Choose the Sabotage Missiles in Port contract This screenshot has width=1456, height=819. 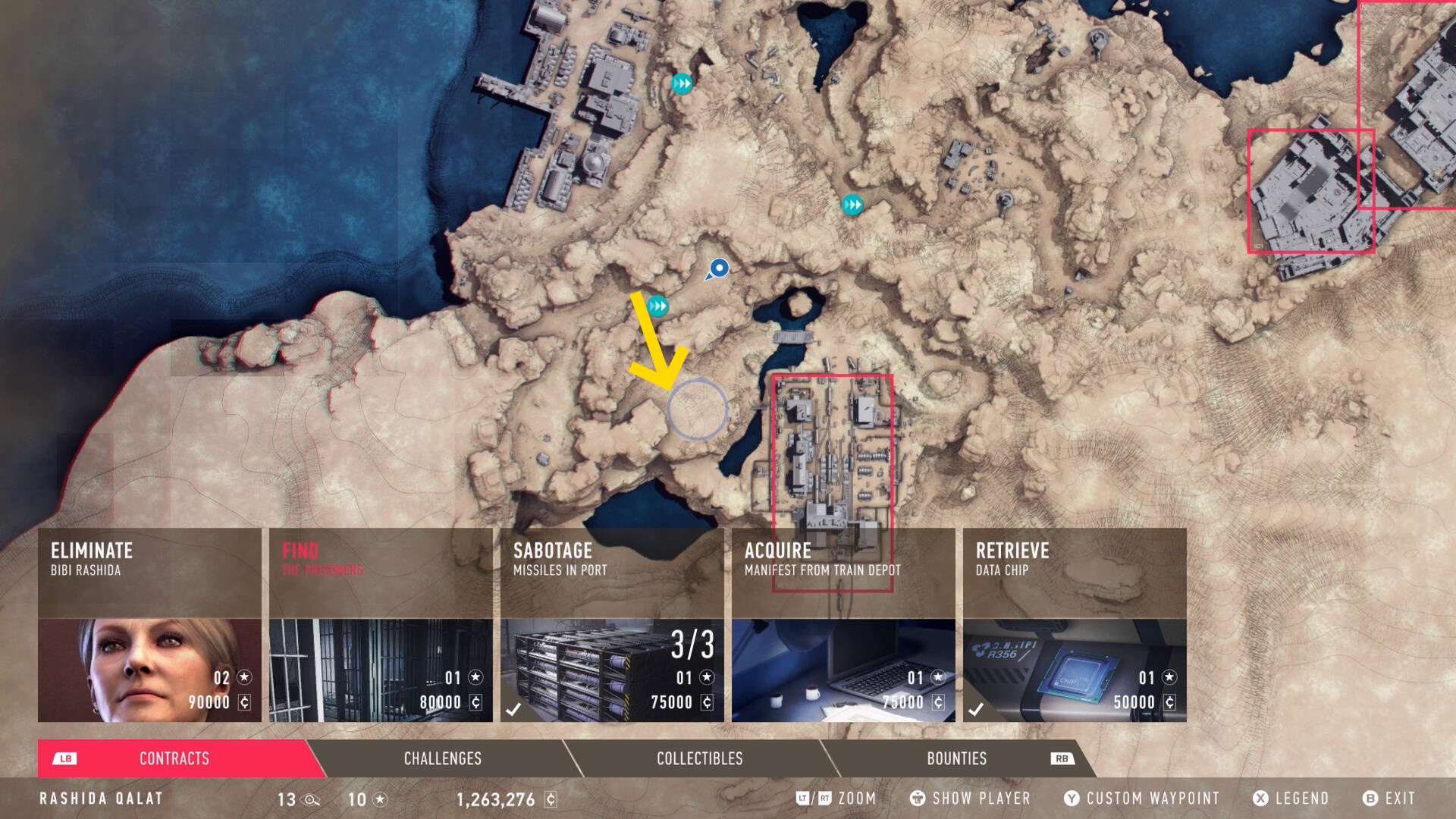pos(612,625)
